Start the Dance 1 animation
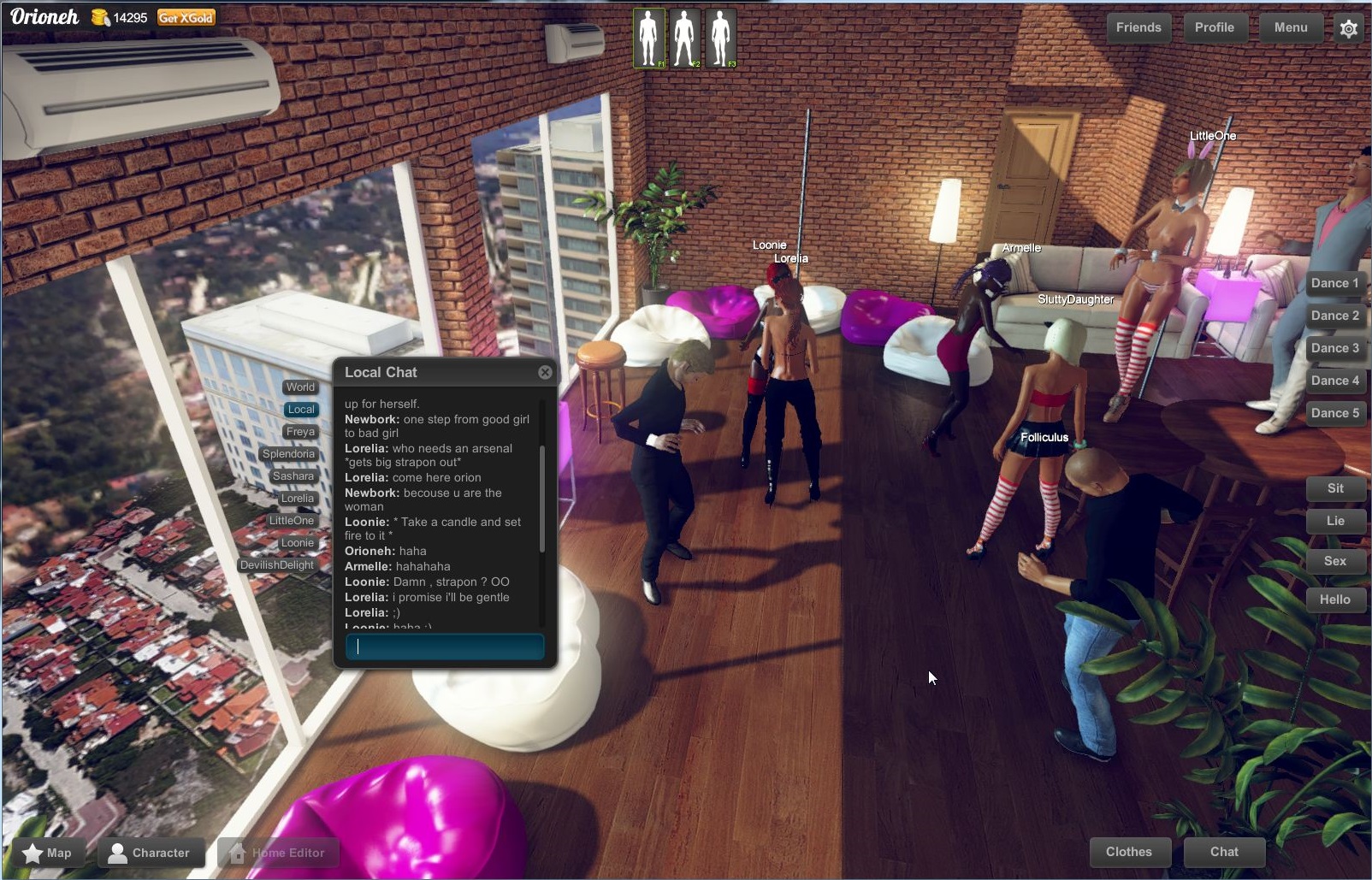Image resolution: width=1372 pixels, height=880 pixels. tap(1334, 283)
